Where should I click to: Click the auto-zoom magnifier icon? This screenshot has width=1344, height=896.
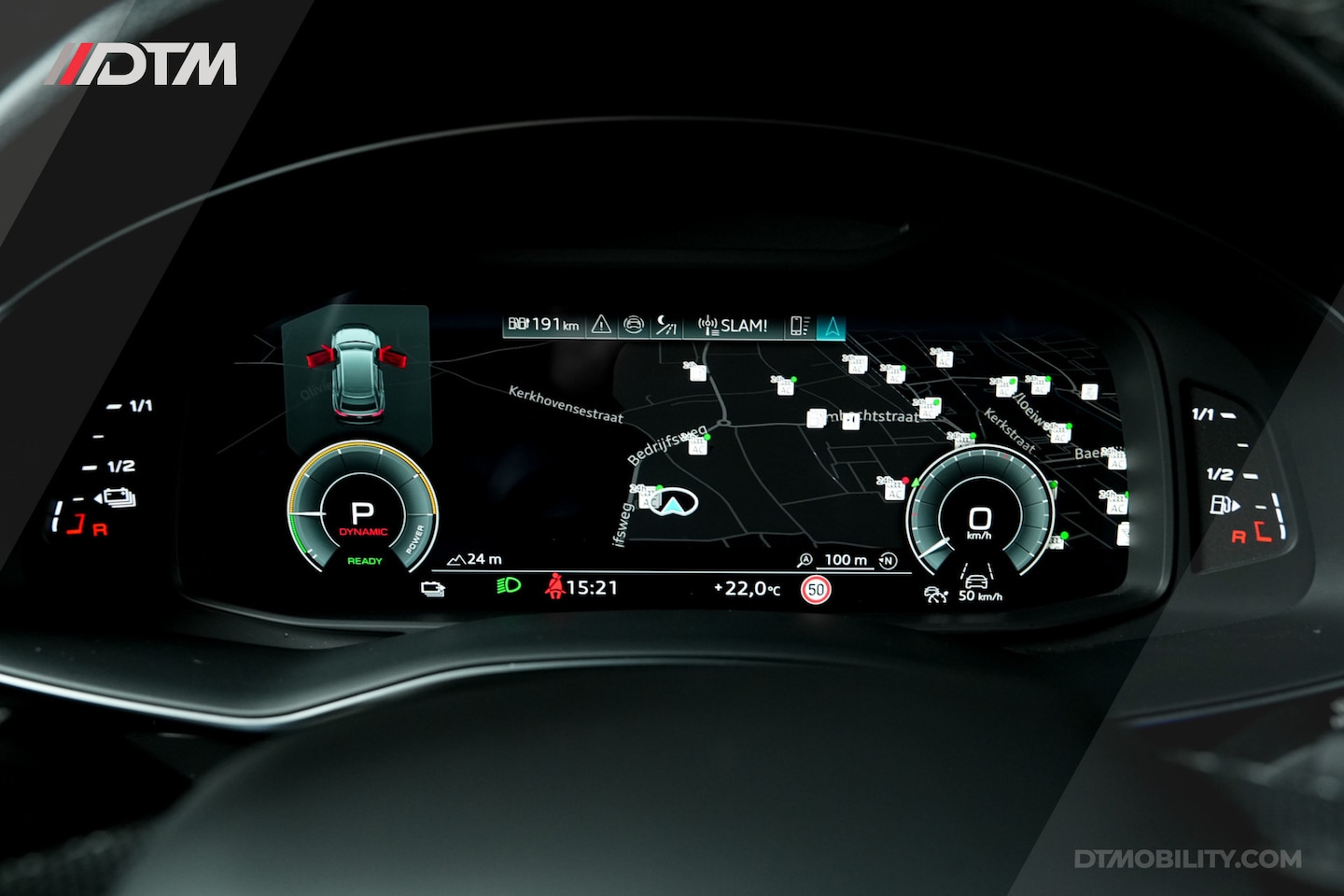coord(805,560)
